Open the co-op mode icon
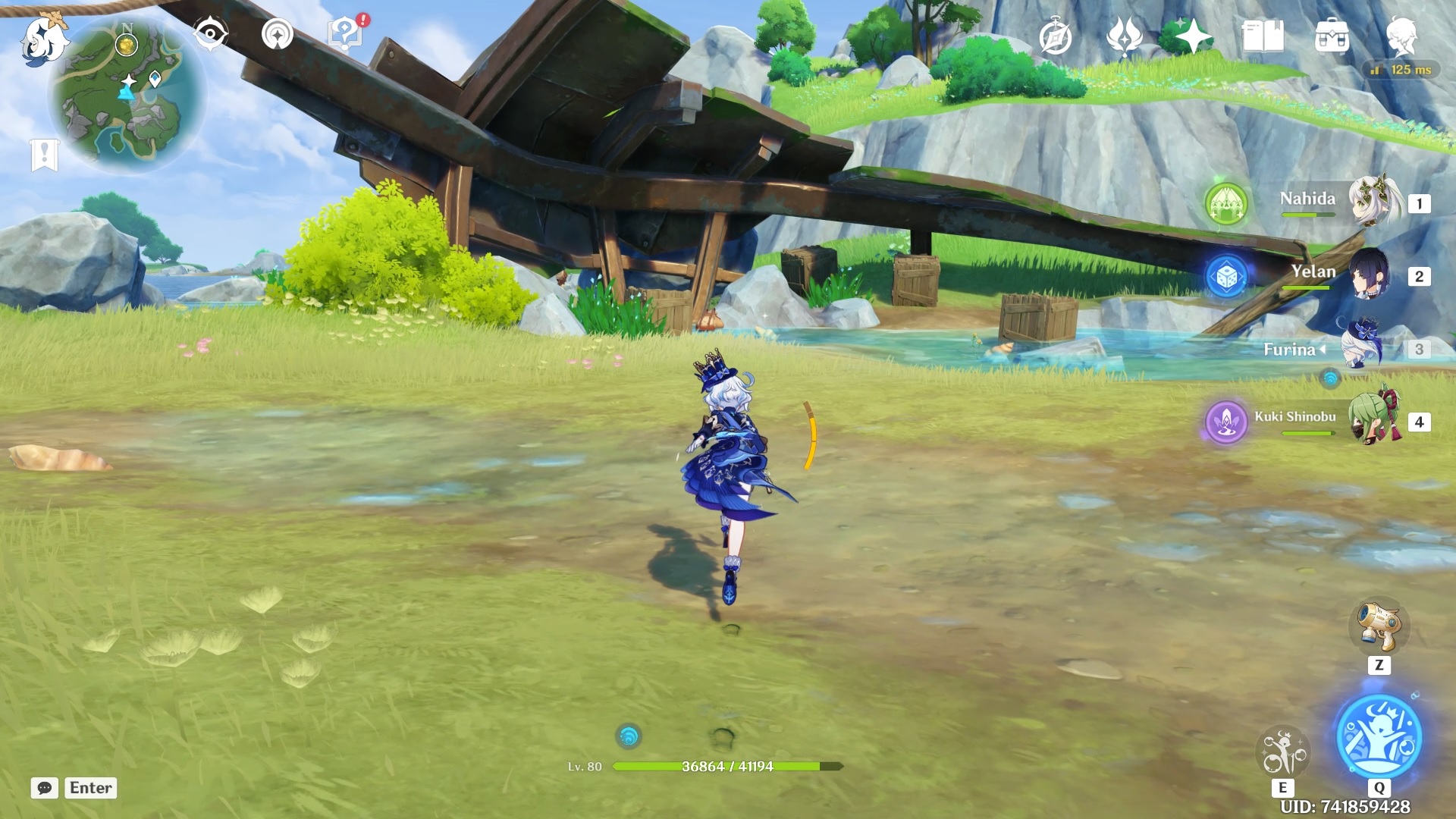 click(x=277, y=34)
